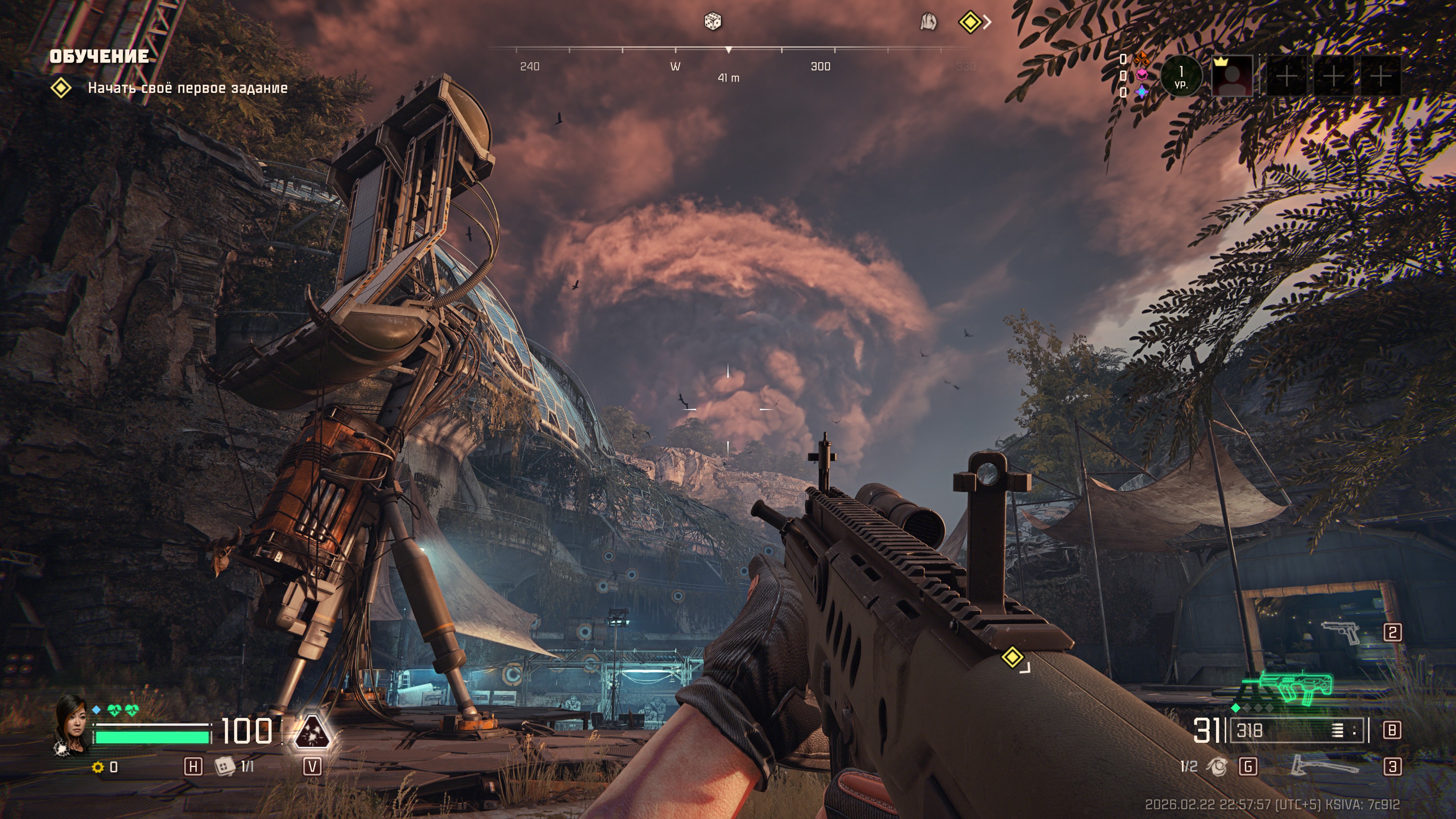
Task: Select the green highlighted rifle weapon slot
Action: click(x=1294, y=690)
